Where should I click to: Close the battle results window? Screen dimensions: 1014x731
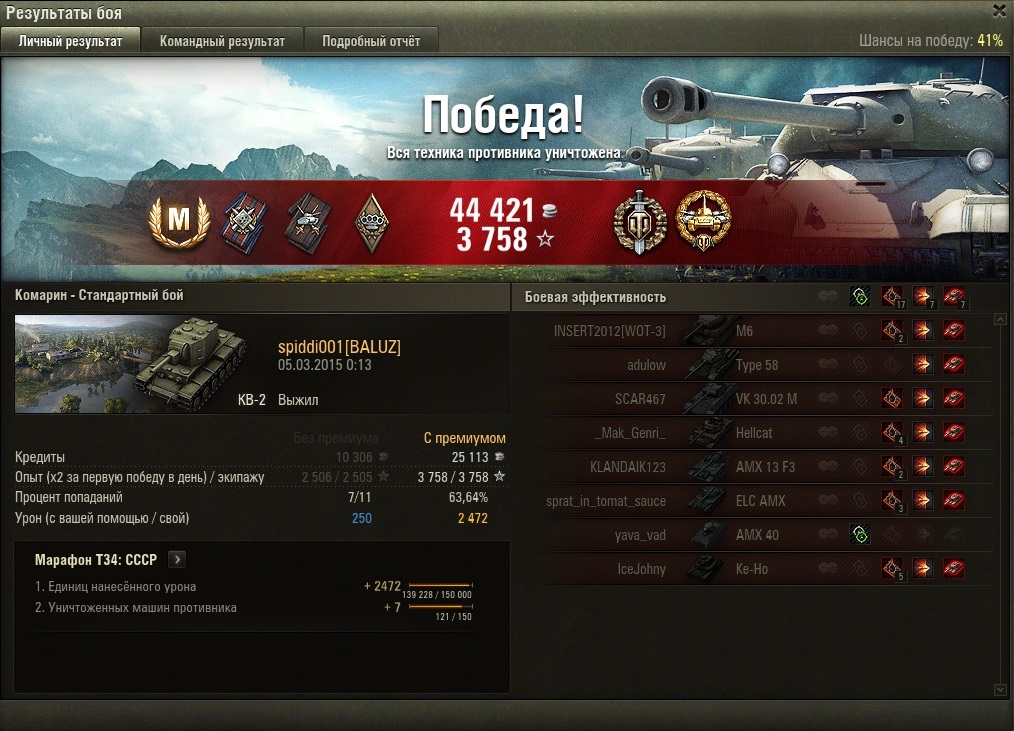(x=999, y=11)
